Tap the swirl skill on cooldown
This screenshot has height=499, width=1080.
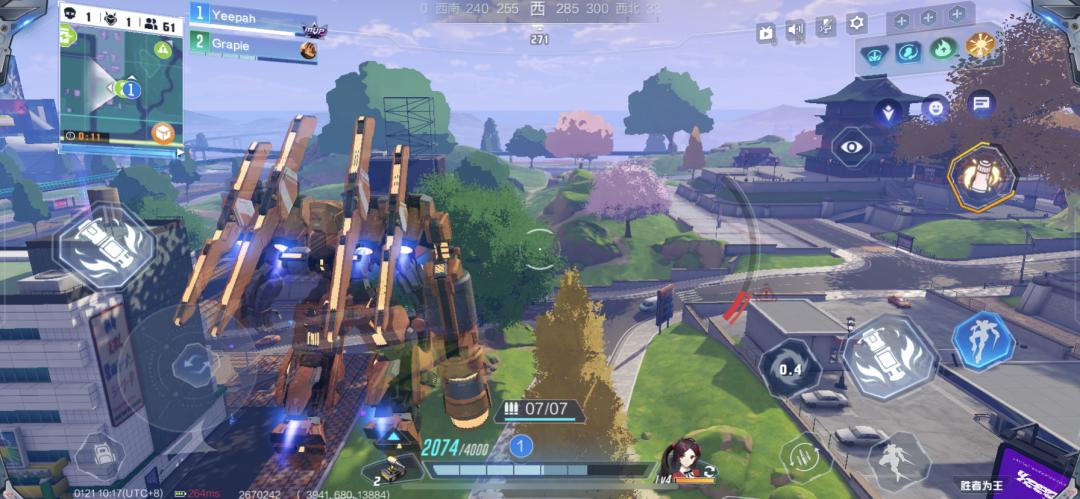pos(791,369)
